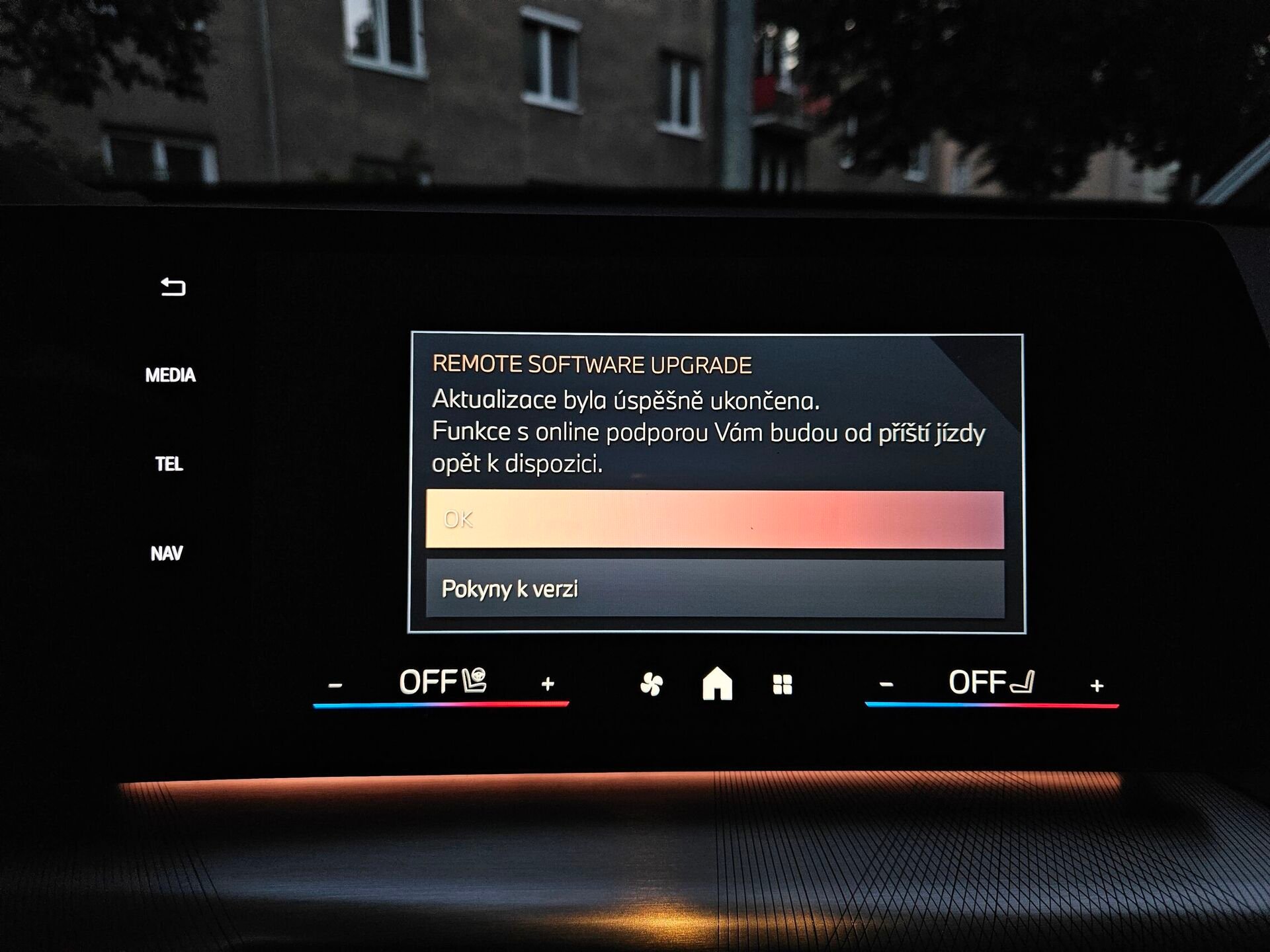The image size is (1270, 952).
Task: Confirm the update with the OK button
Action: point(714,520)
